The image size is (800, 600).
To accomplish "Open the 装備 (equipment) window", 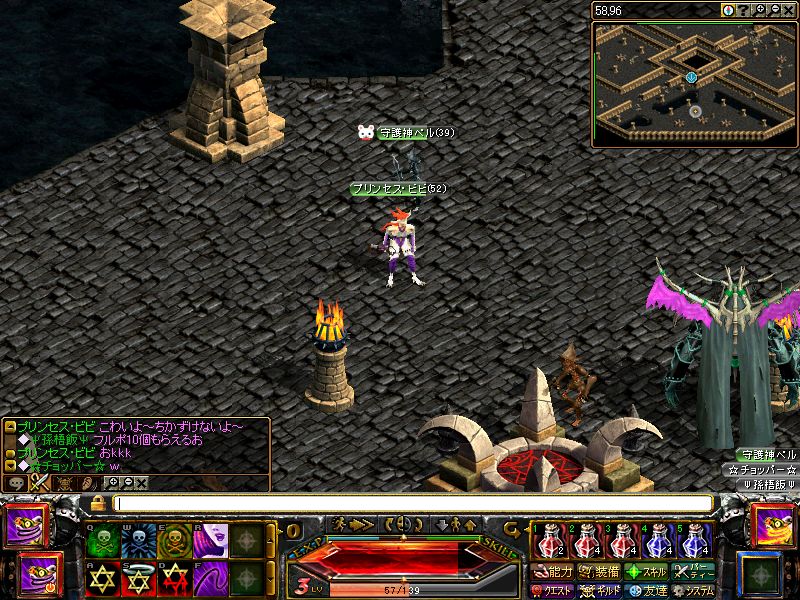I will (x=602, y=572).
